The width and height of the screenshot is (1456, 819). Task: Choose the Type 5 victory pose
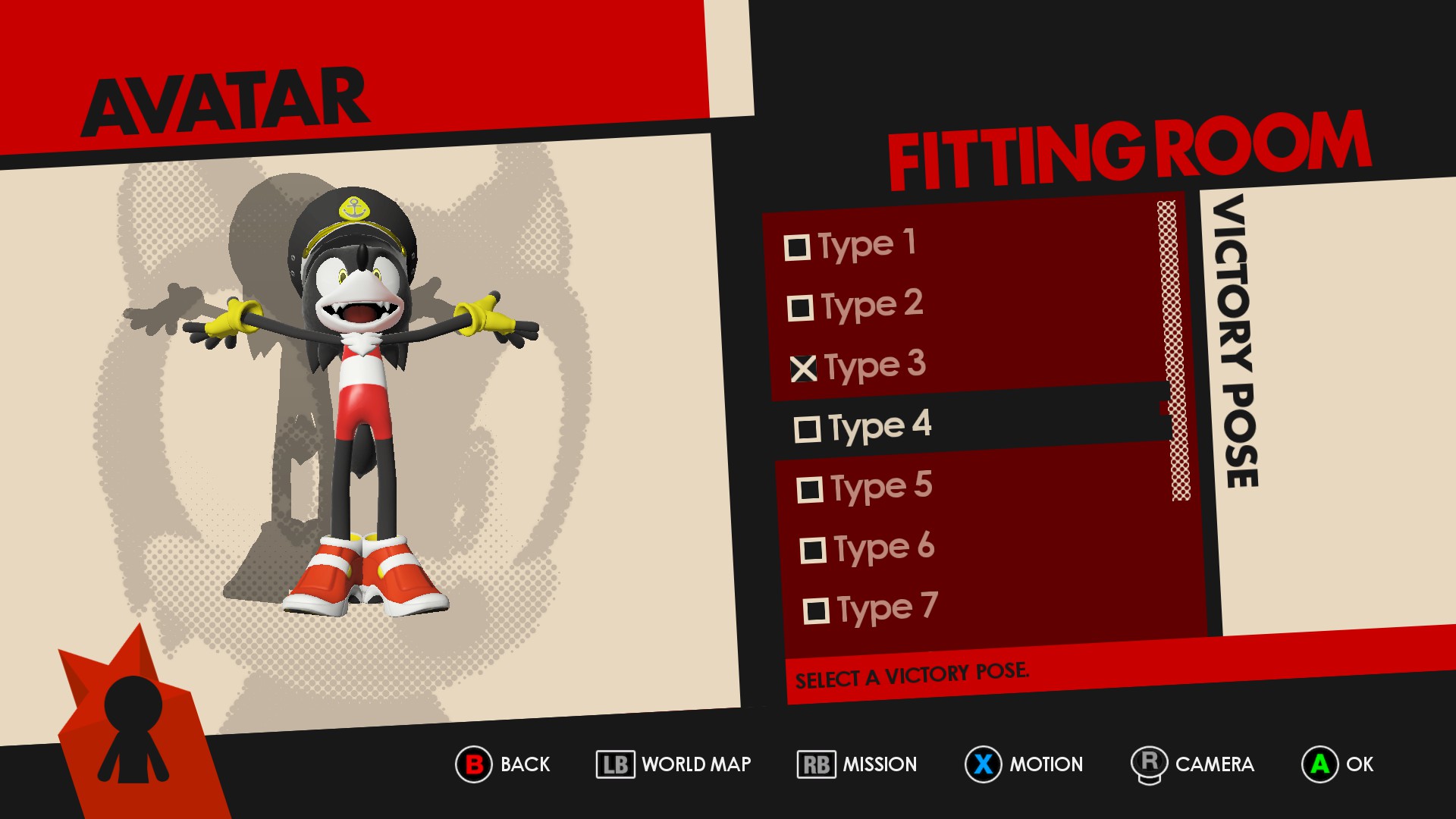[x=864, y=488]
